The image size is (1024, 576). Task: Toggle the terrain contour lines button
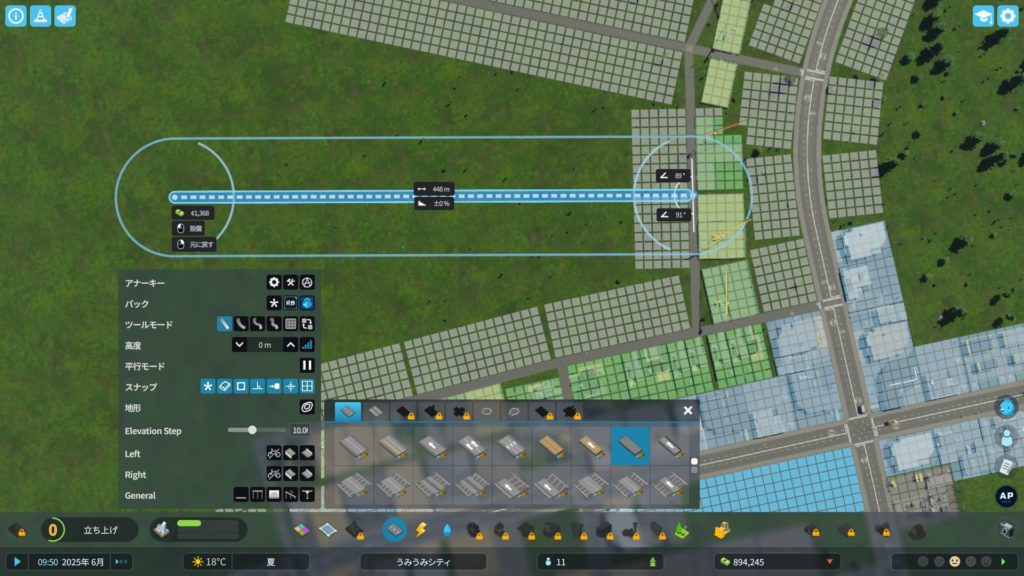coord(307,407)
